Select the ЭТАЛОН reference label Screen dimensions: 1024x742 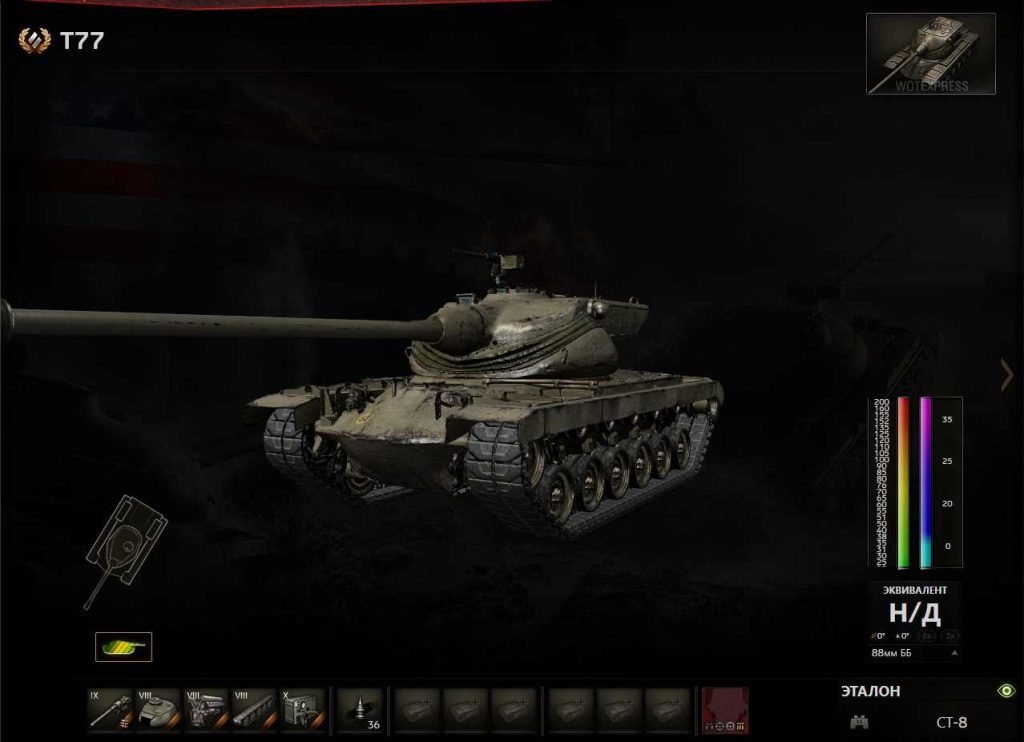pyautogui.click(x=870, y=691)
